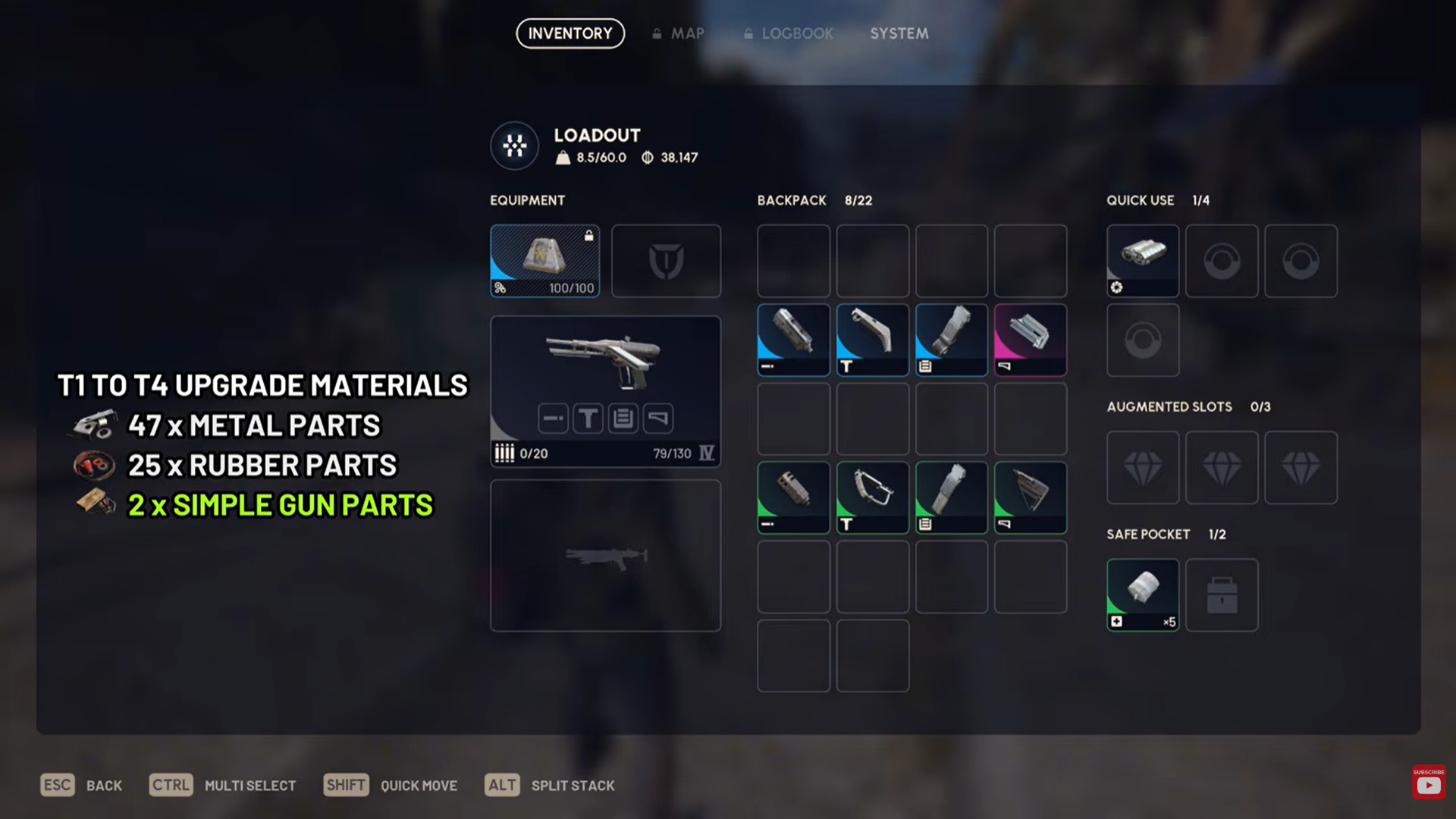Open the loadout icon beside the title
This screenshot has height=819, width=1456.
[x=514, y=145]
